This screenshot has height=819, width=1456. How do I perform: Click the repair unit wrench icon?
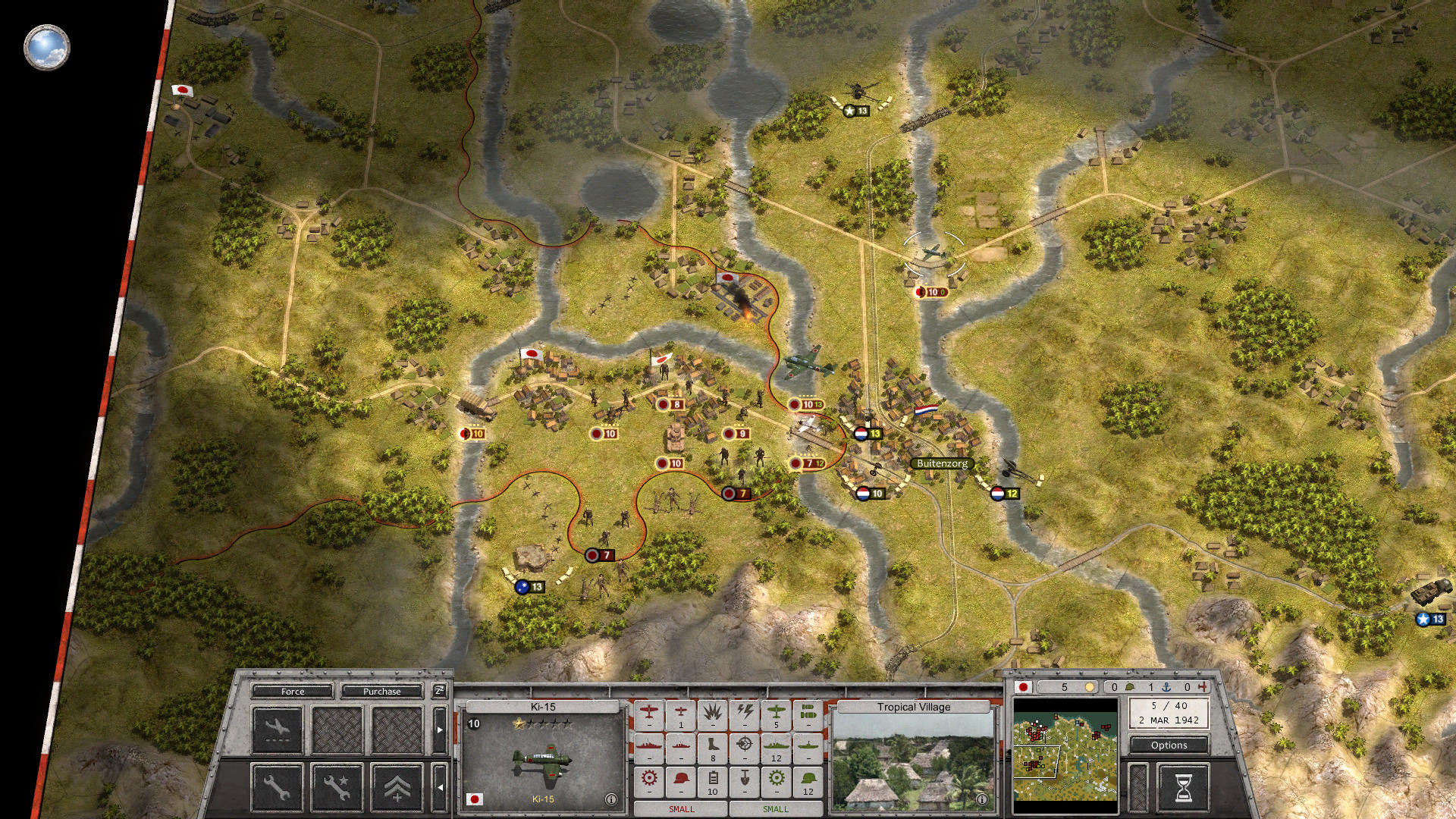pyautogui.click(x=275, y=789)
